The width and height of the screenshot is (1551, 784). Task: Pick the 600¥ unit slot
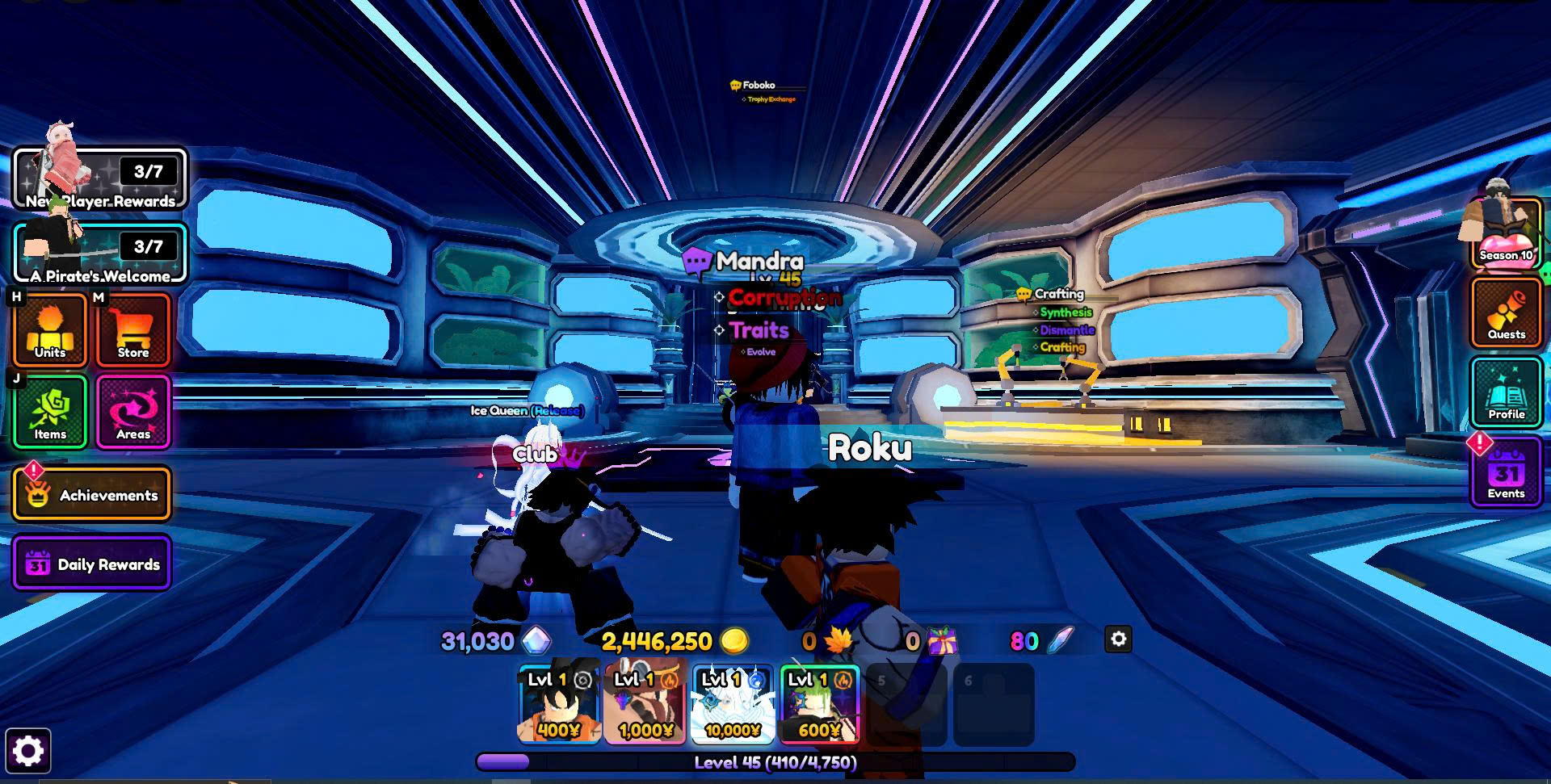coord(819,702)
